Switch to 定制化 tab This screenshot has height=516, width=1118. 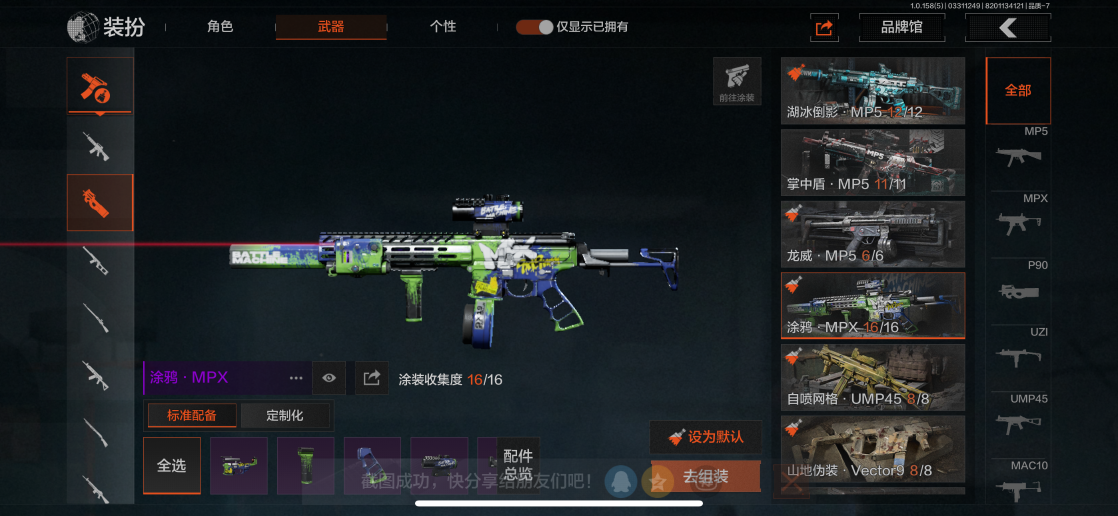(x=285, y=415)
